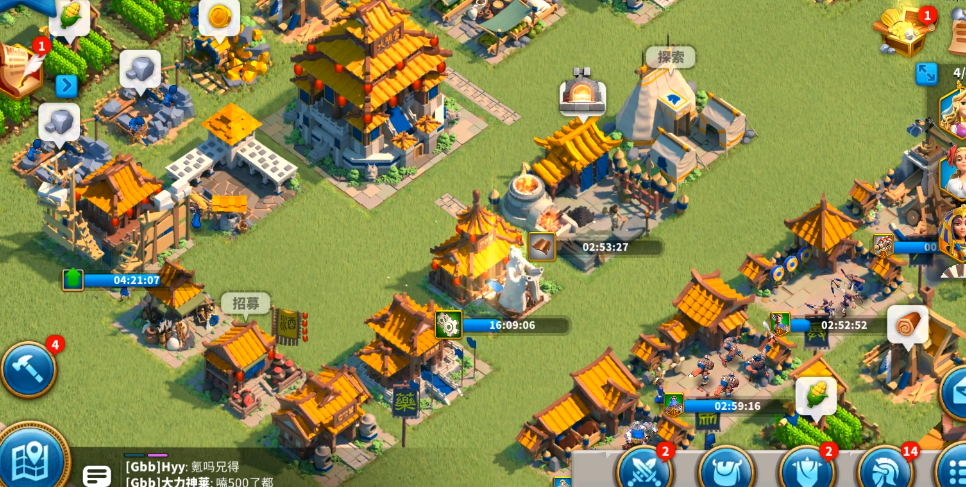Expand the side panel with the blue arrow
This screenshot has width=966, height=487.
[66, 85]
